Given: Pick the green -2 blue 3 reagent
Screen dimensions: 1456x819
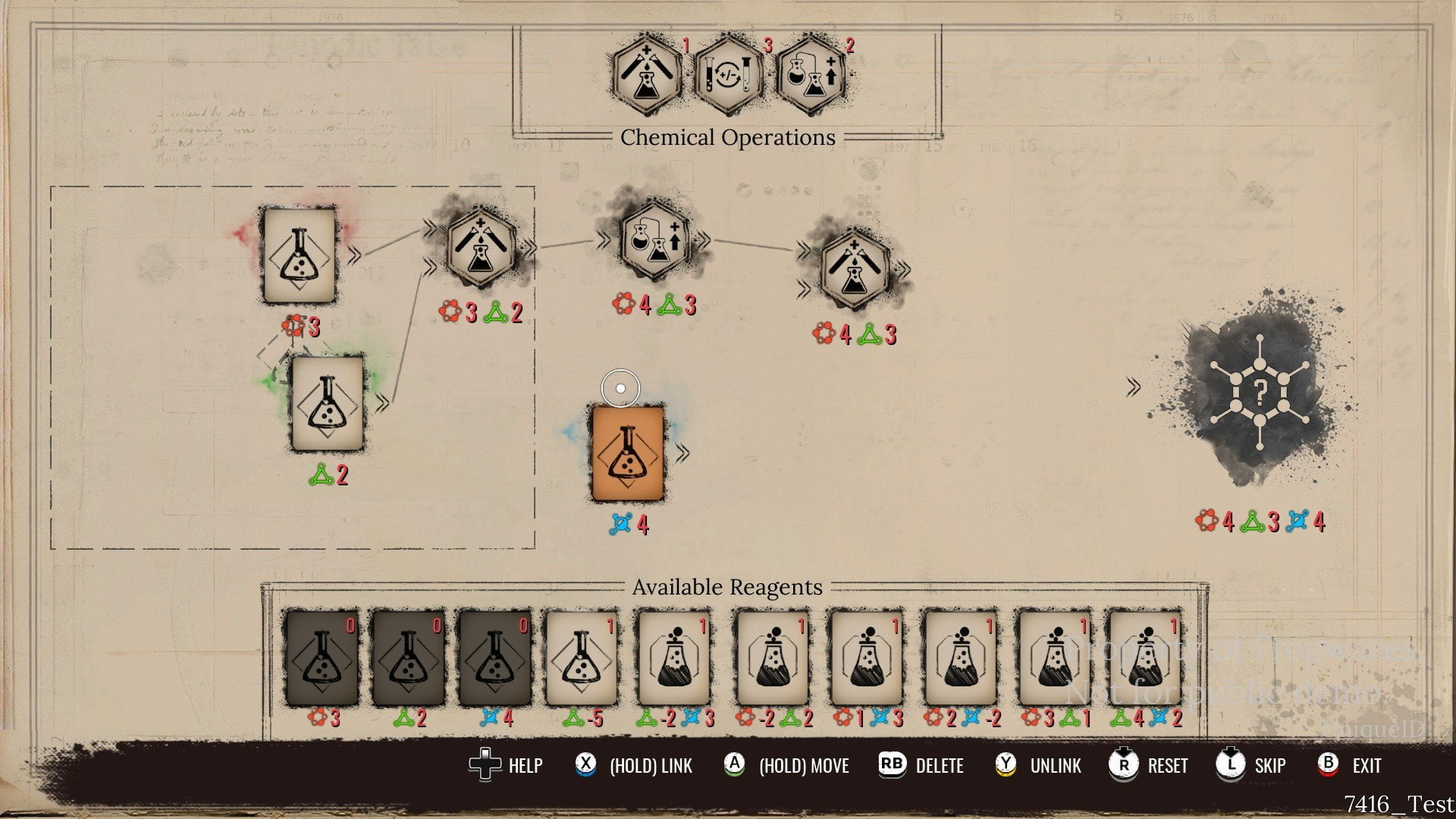Looking at the screenshot, I should pos(674,658).
